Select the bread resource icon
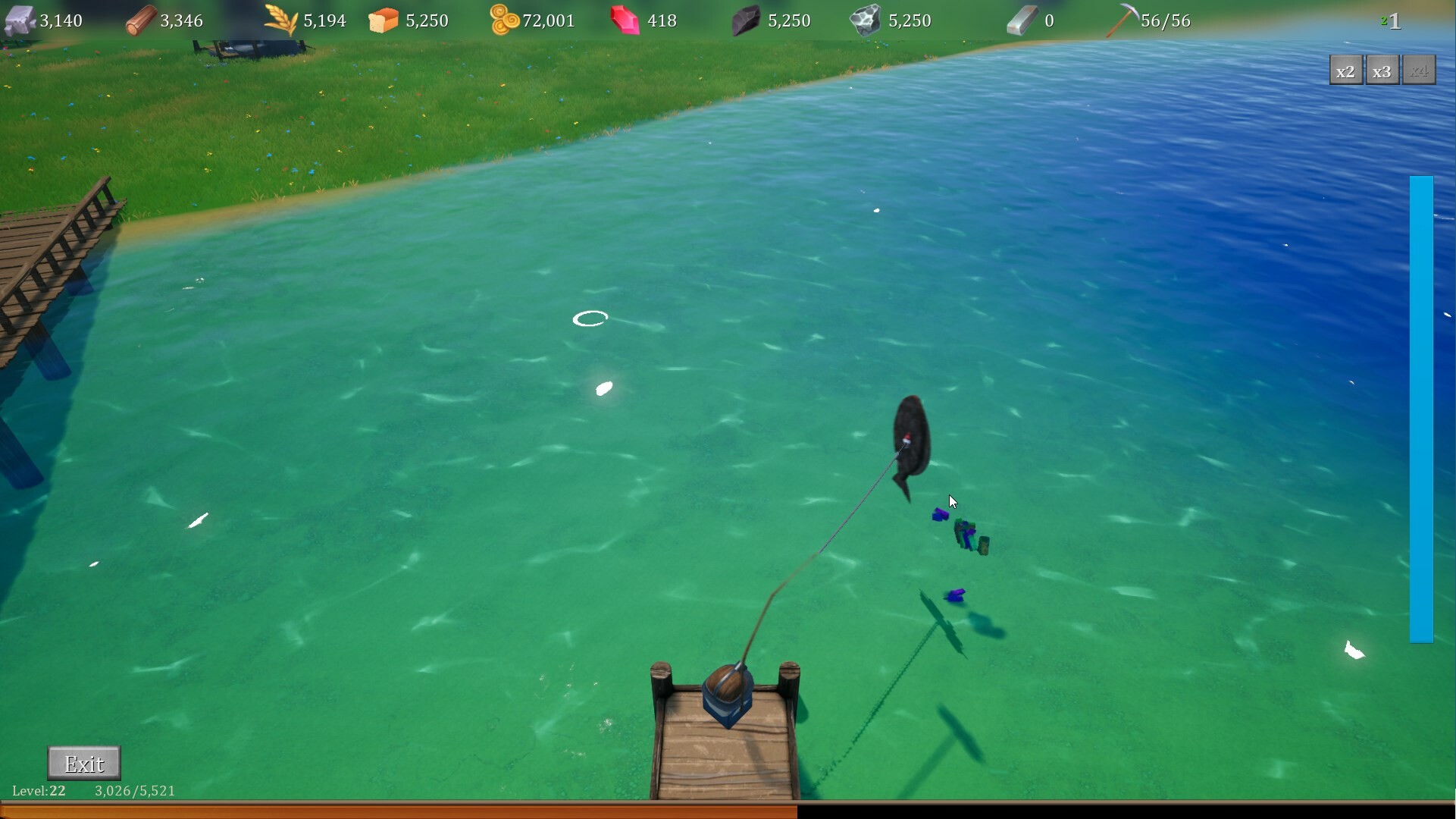This screenshot has width=1456, height=819. pos(384,19)
